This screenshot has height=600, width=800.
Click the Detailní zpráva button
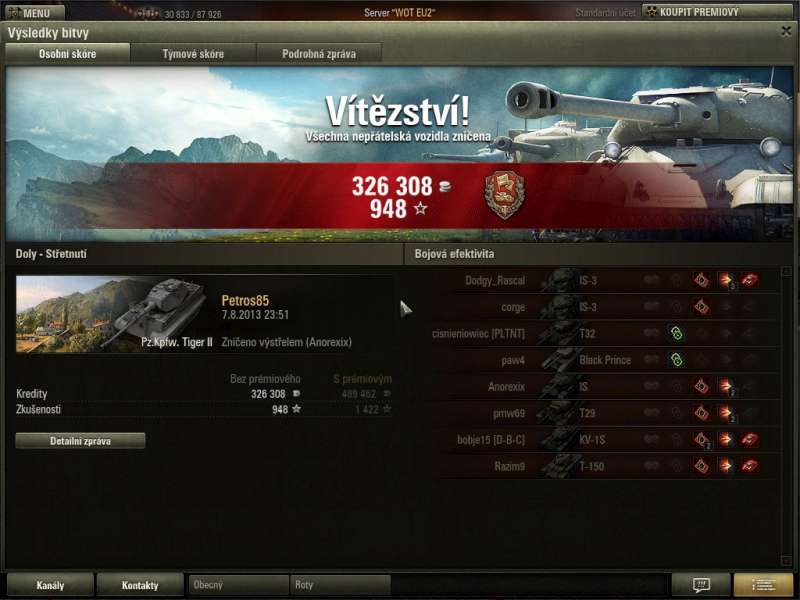(x=80, y=441)
